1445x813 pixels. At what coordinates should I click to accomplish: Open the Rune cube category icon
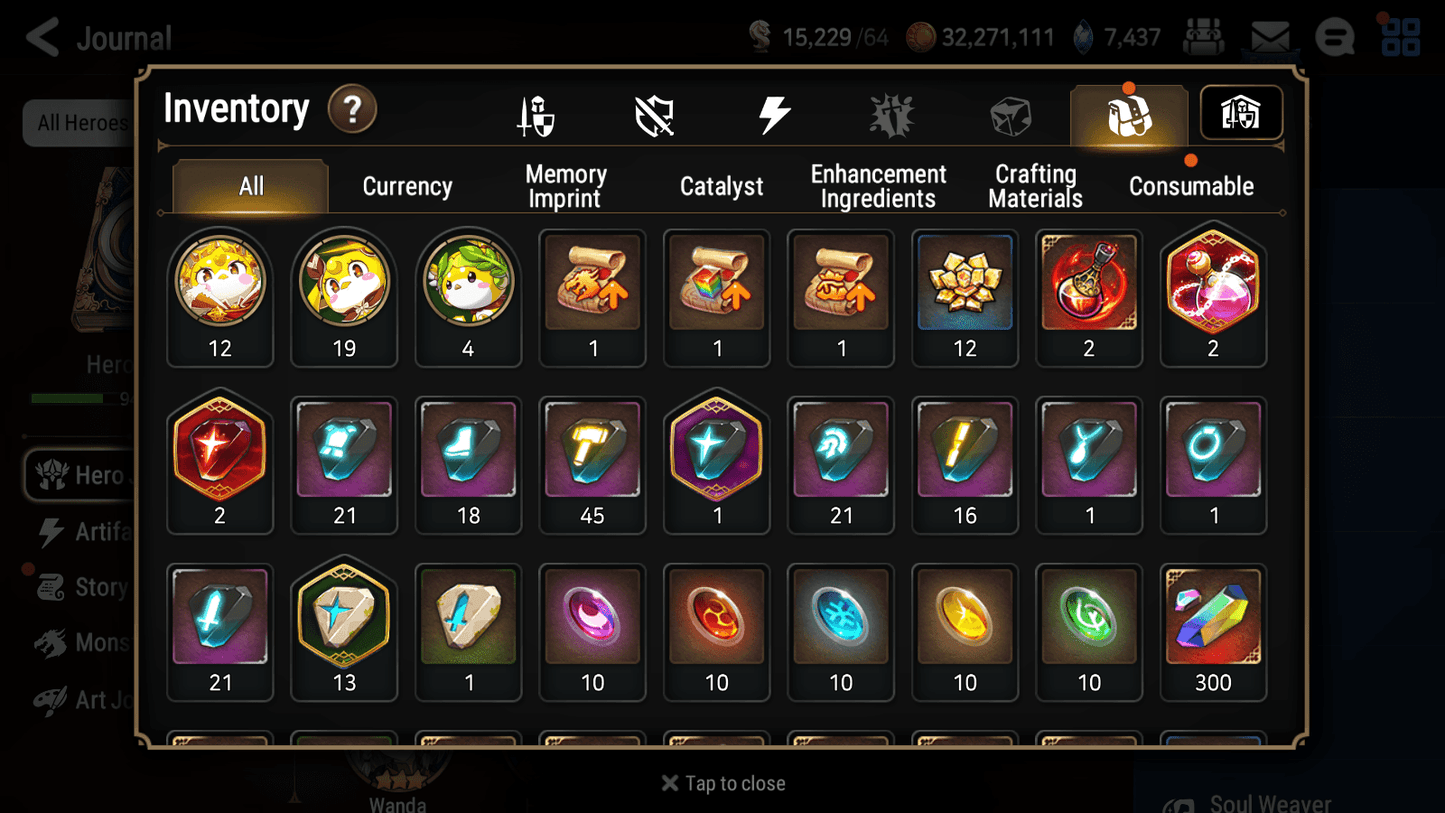pos(1010,113)
